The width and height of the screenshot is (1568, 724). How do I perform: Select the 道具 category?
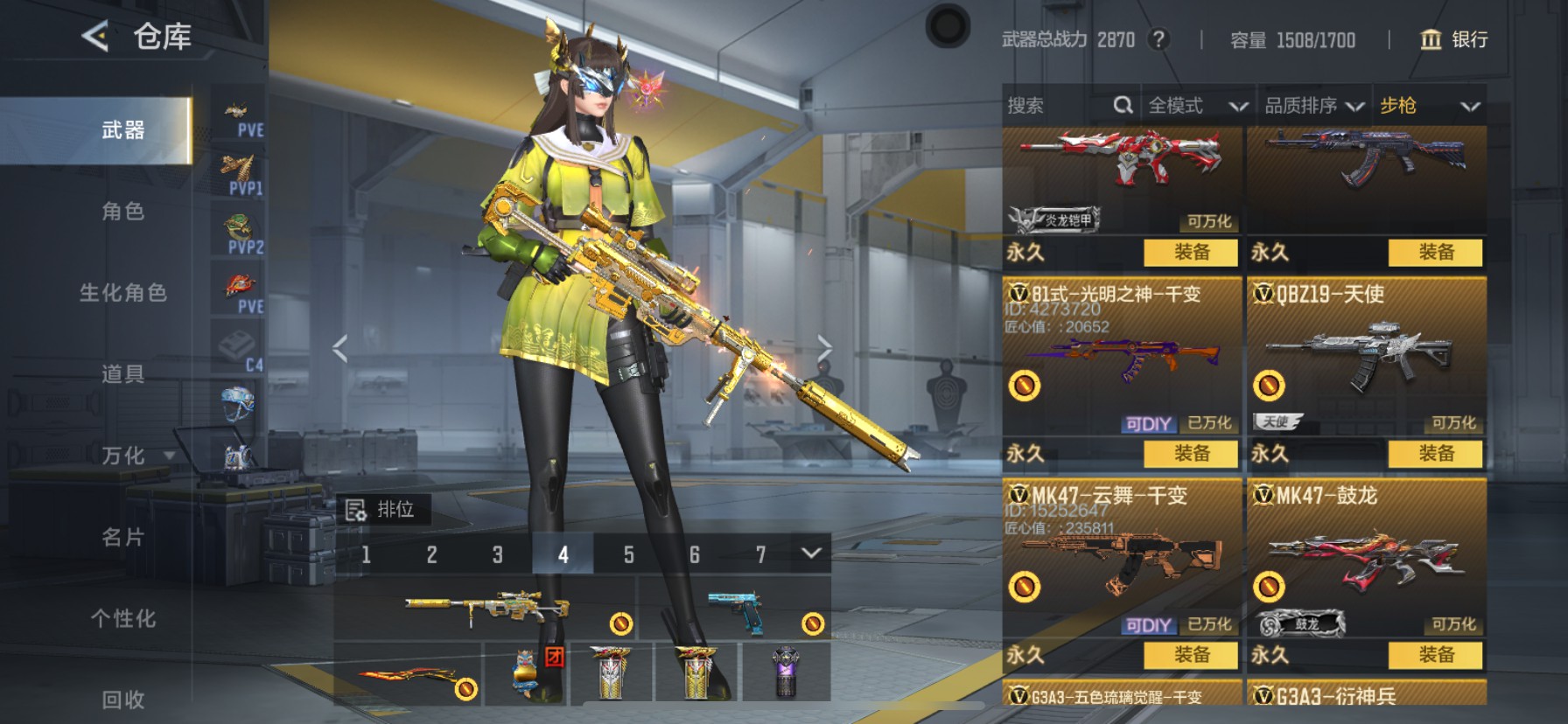click(x=122, y=374)
